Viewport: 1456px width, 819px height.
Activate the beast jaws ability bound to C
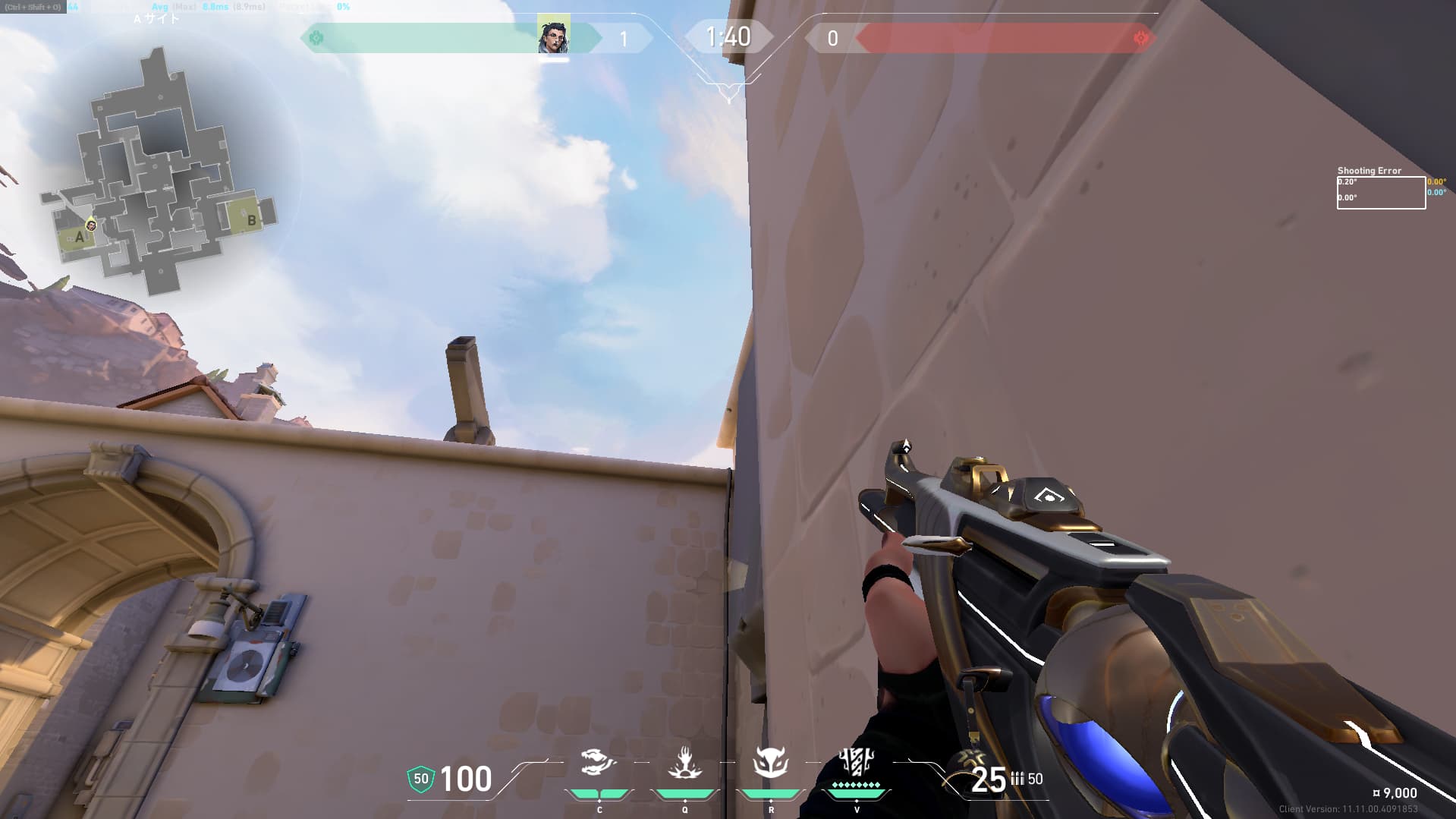tap(598, 764)
